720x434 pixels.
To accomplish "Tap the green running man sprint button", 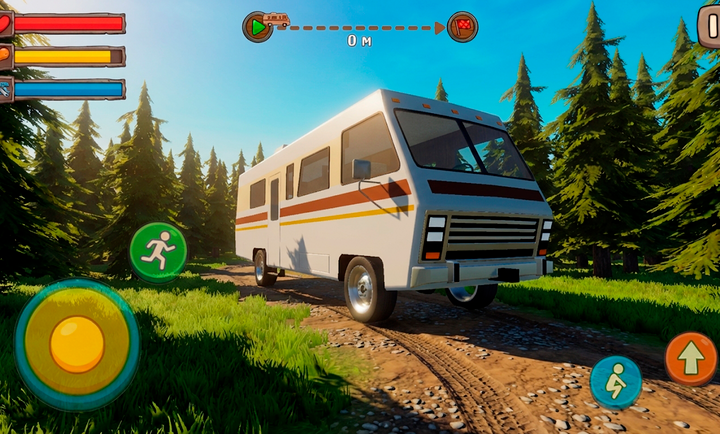I will click(x=158, y=251).
